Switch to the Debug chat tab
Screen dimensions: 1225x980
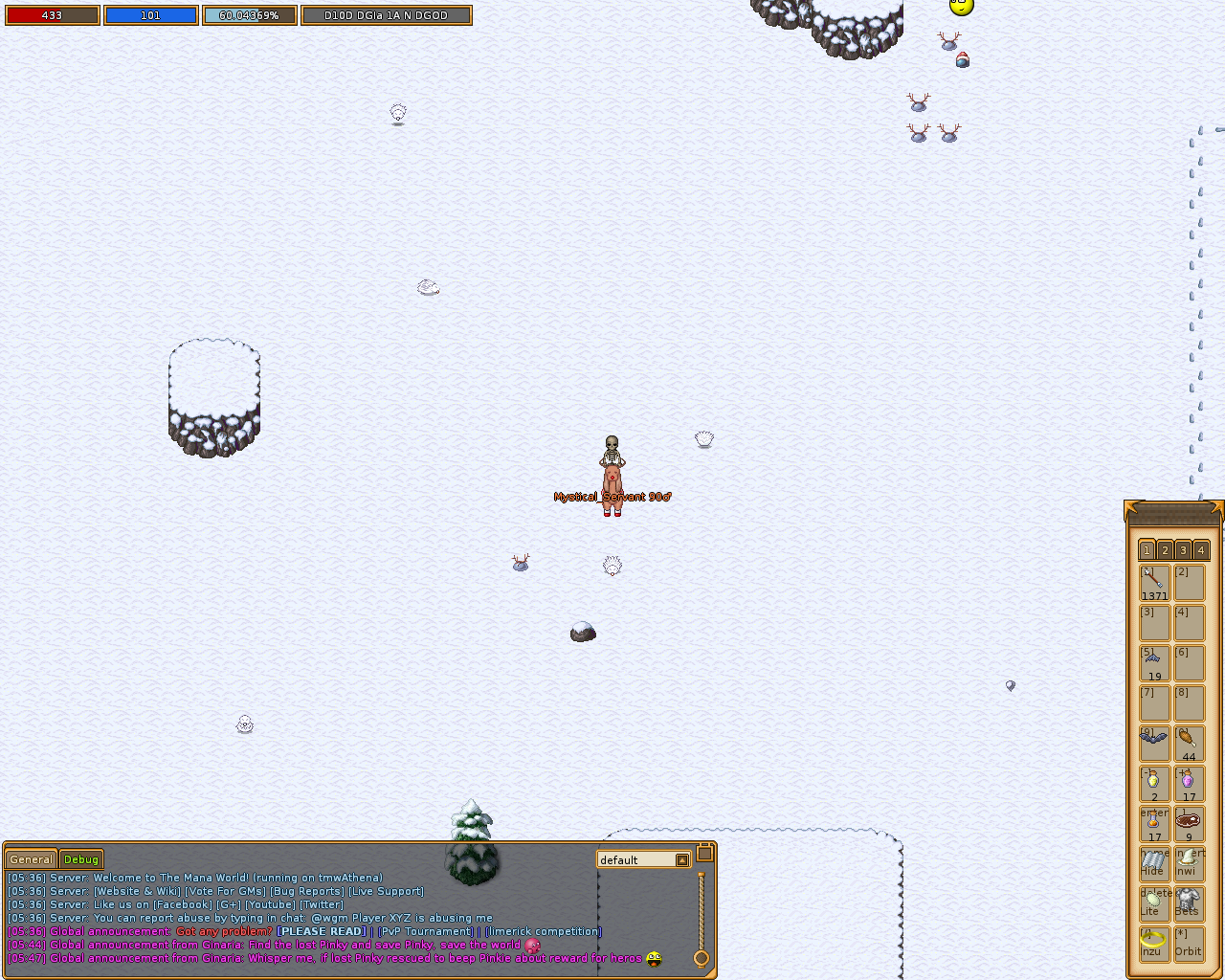80,859
